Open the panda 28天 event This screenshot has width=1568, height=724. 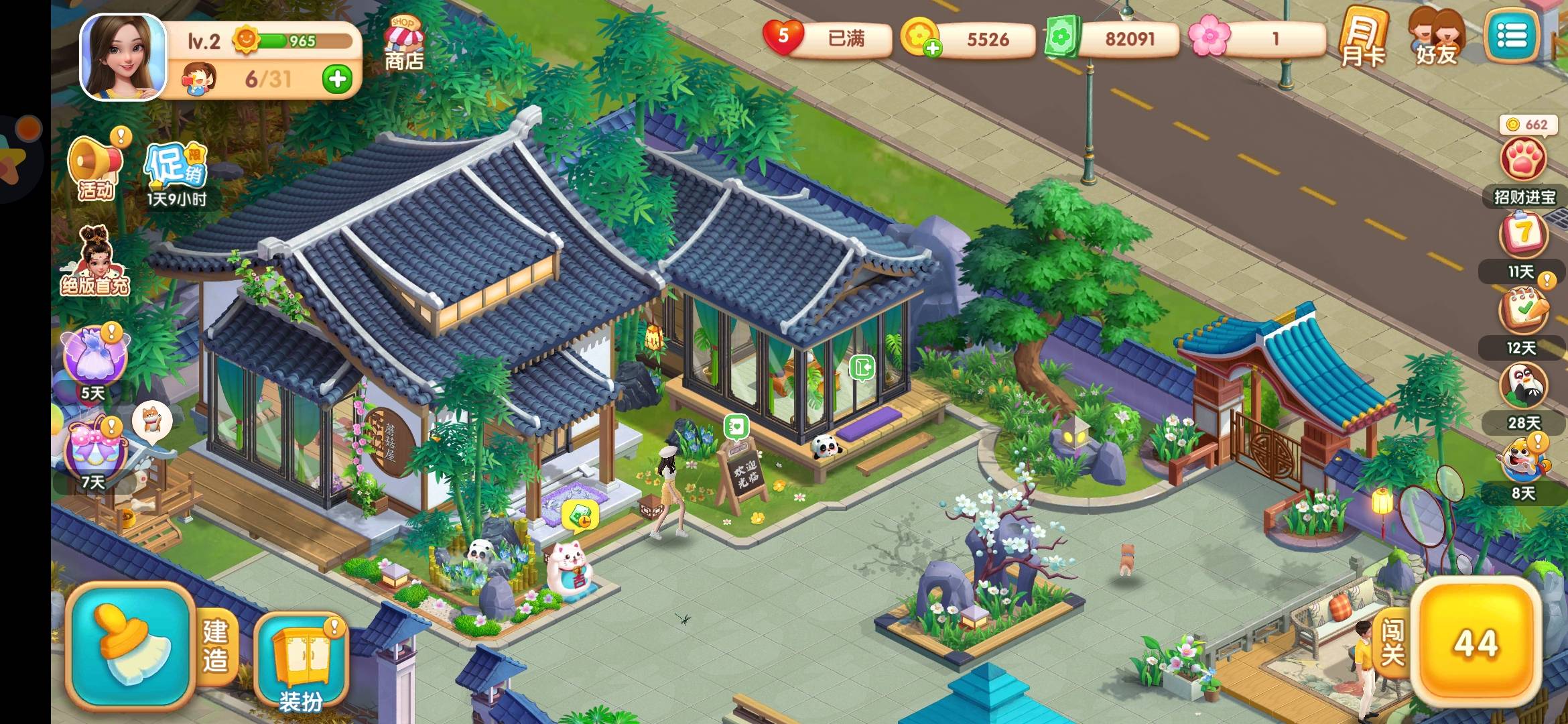click(1523, 387)
